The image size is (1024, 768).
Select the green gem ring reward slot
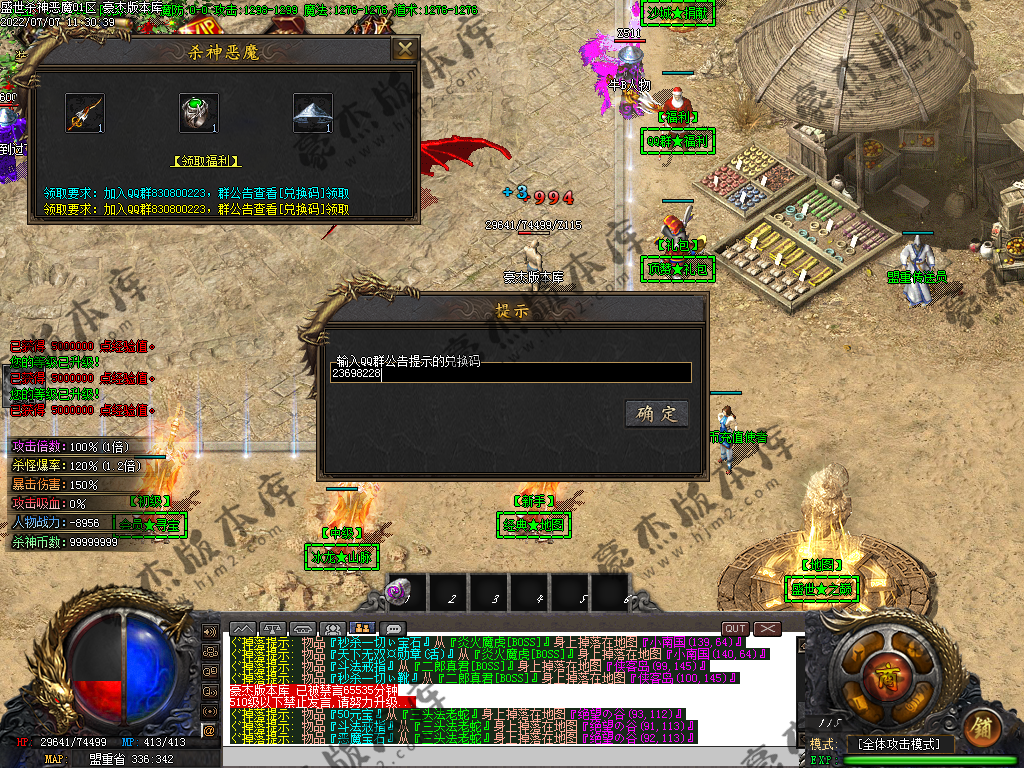198,112
